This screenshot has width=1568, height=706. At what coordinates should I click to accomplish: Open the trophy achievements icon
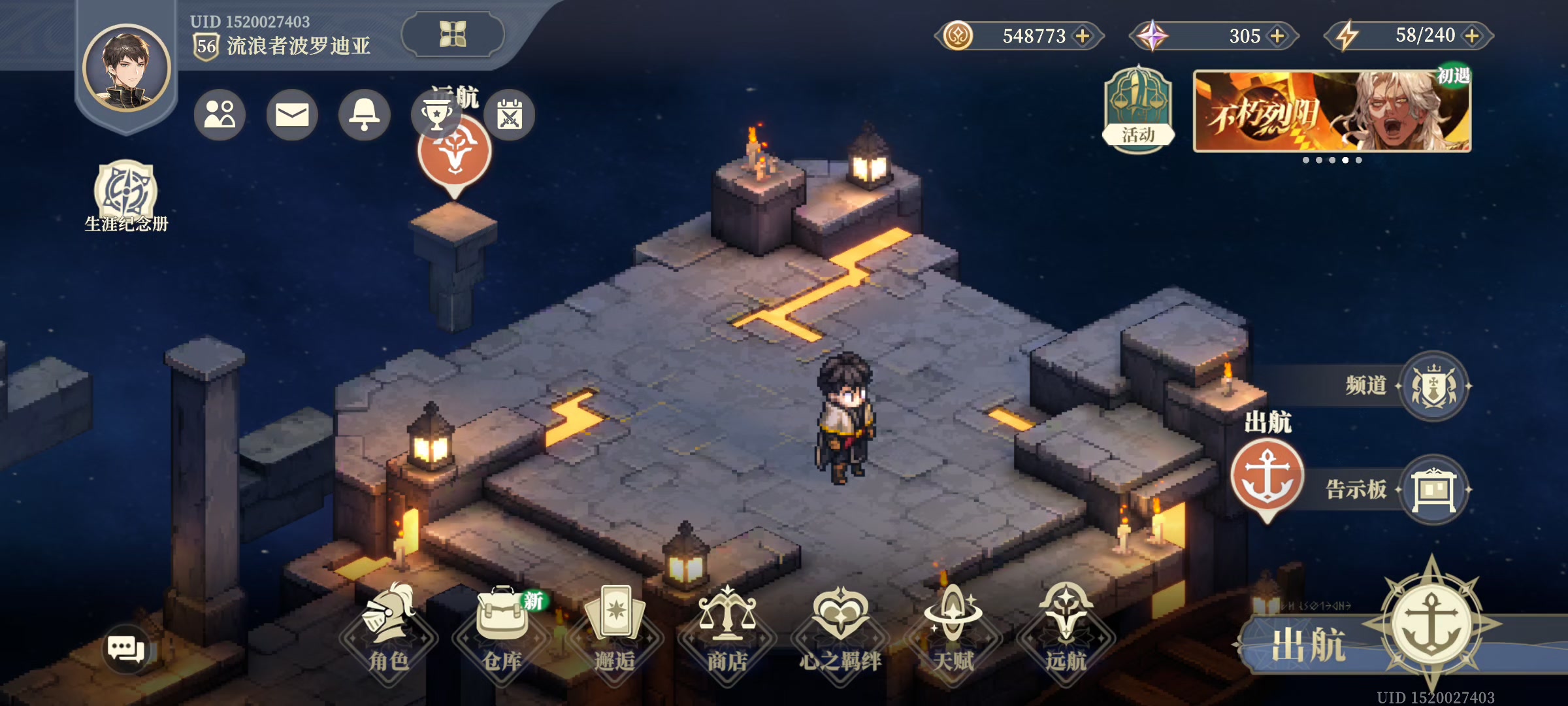[436, 115]
